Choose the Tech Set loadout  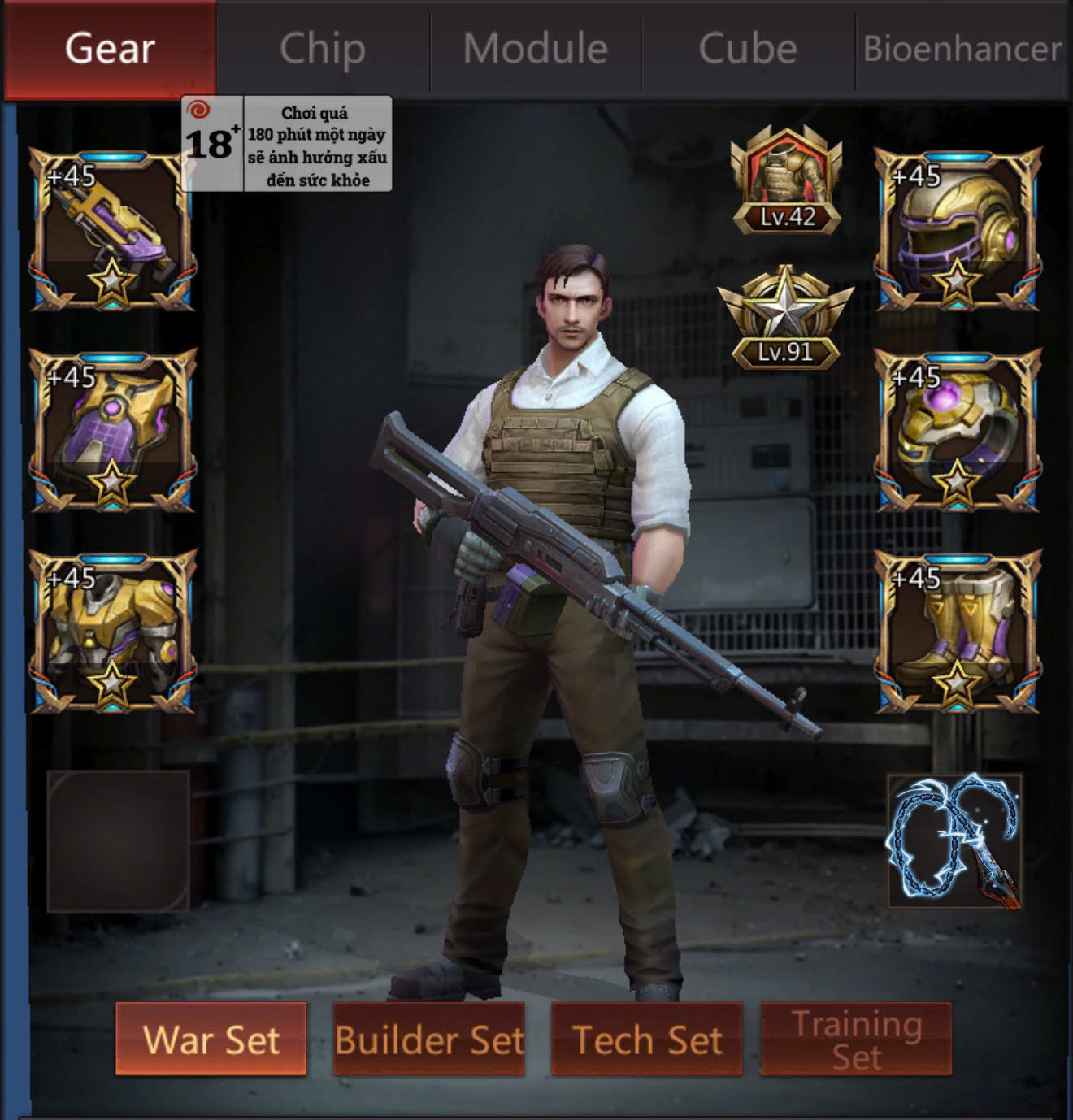647,1040
